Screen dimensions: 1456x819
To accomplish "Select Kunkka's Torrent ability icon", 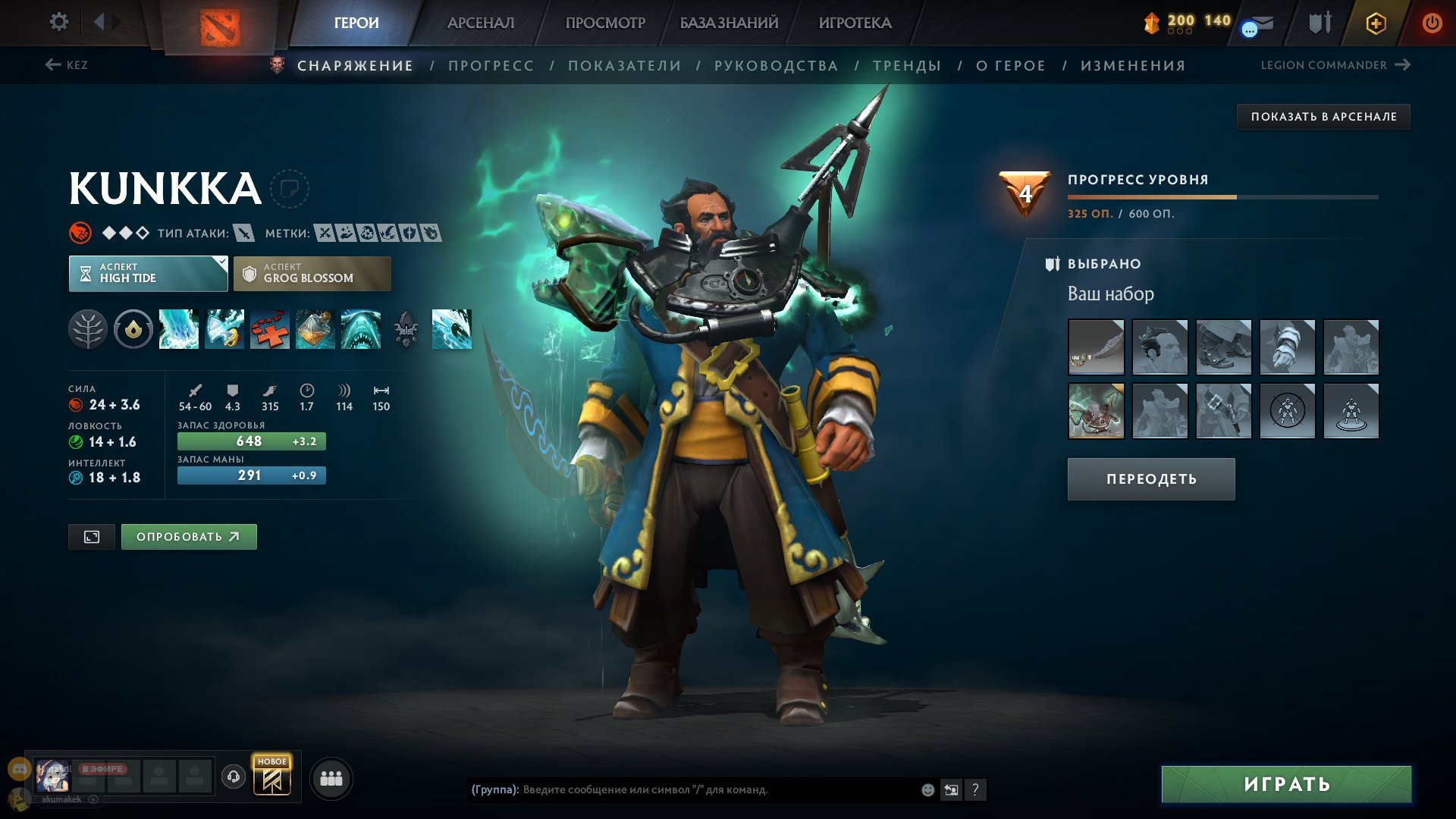I will [180, 329].
